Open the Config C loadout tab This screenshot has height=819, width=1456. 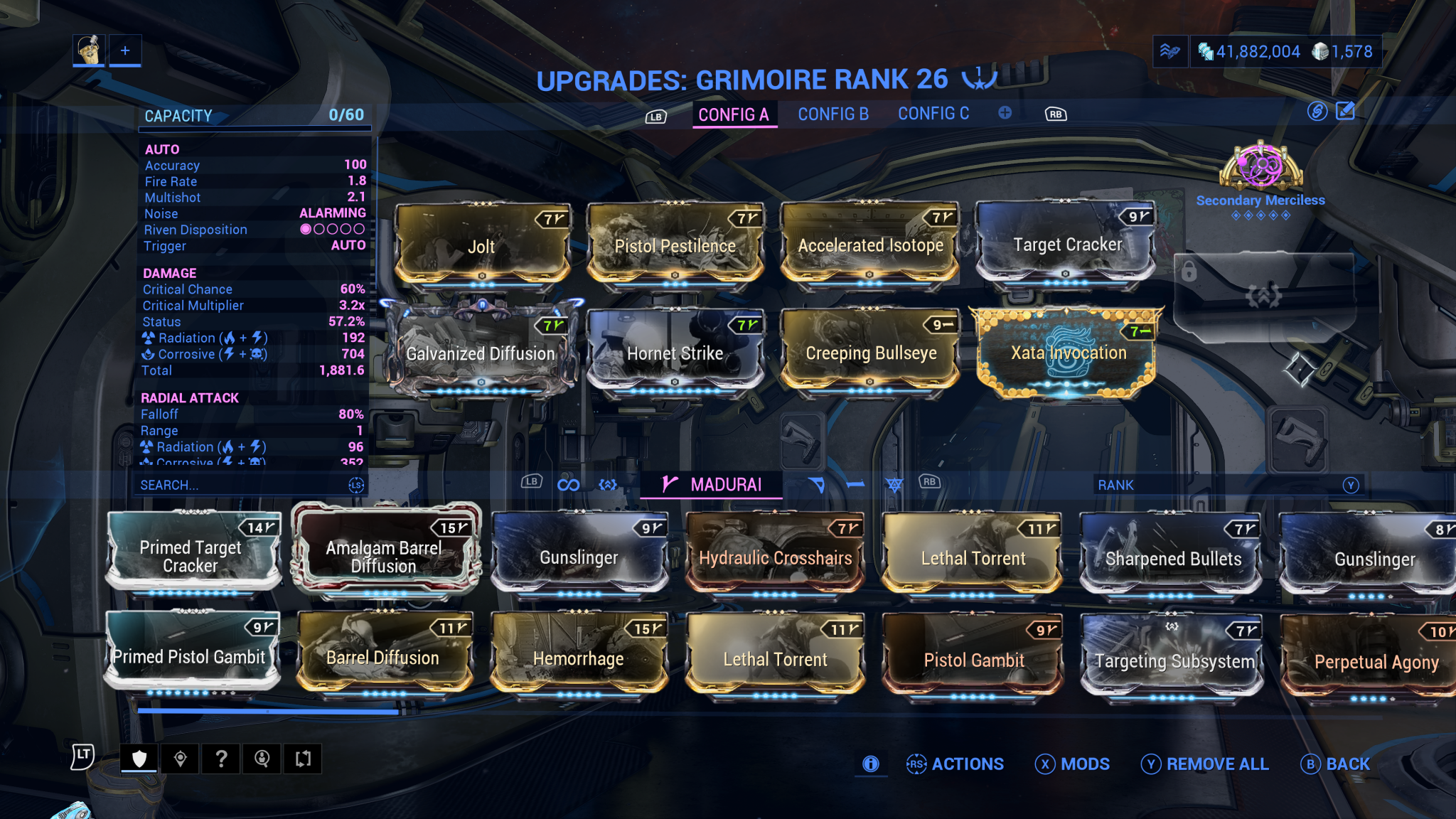click(933, 114)
